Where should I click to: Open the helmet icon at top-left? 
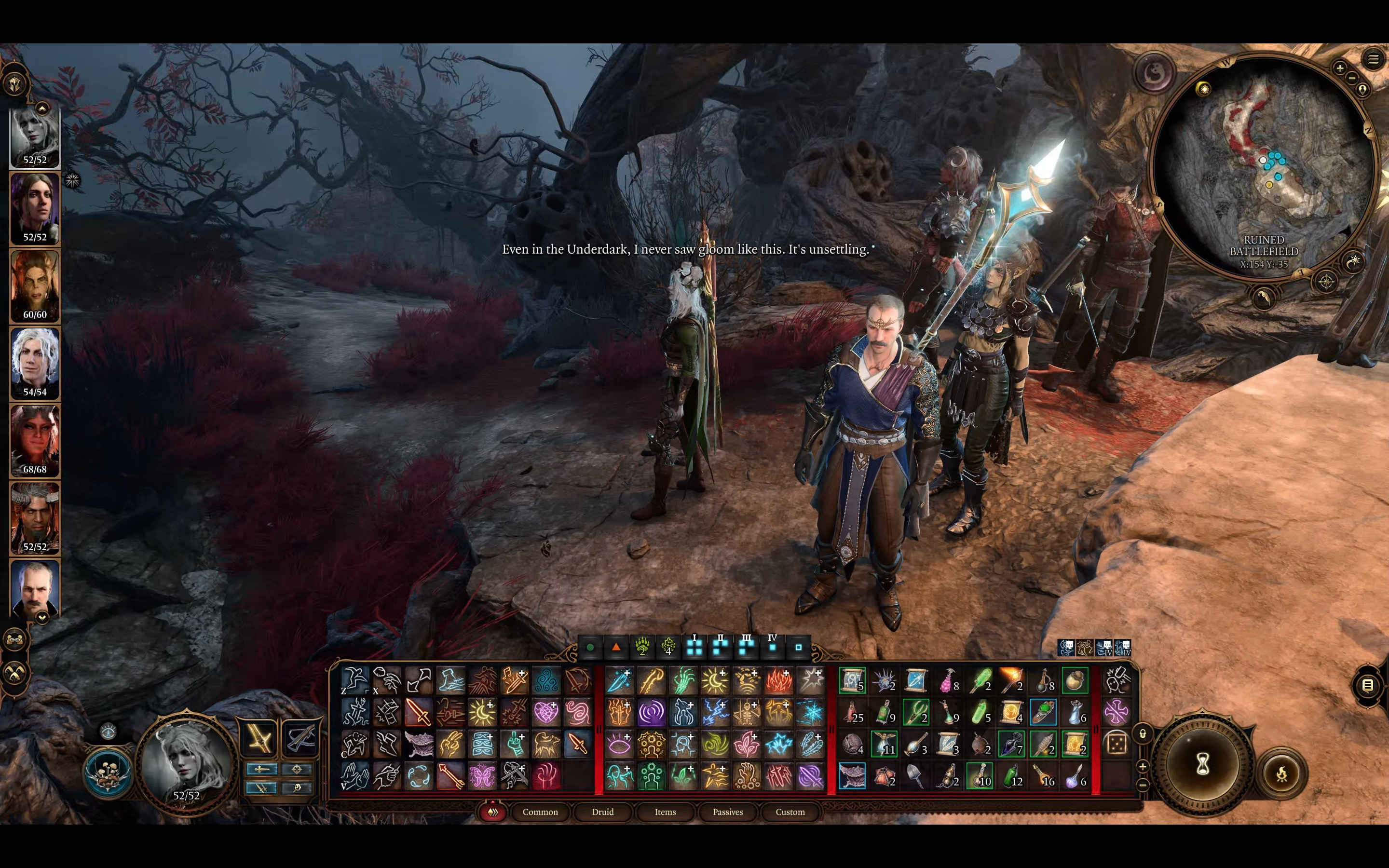[x=15, y=84]
